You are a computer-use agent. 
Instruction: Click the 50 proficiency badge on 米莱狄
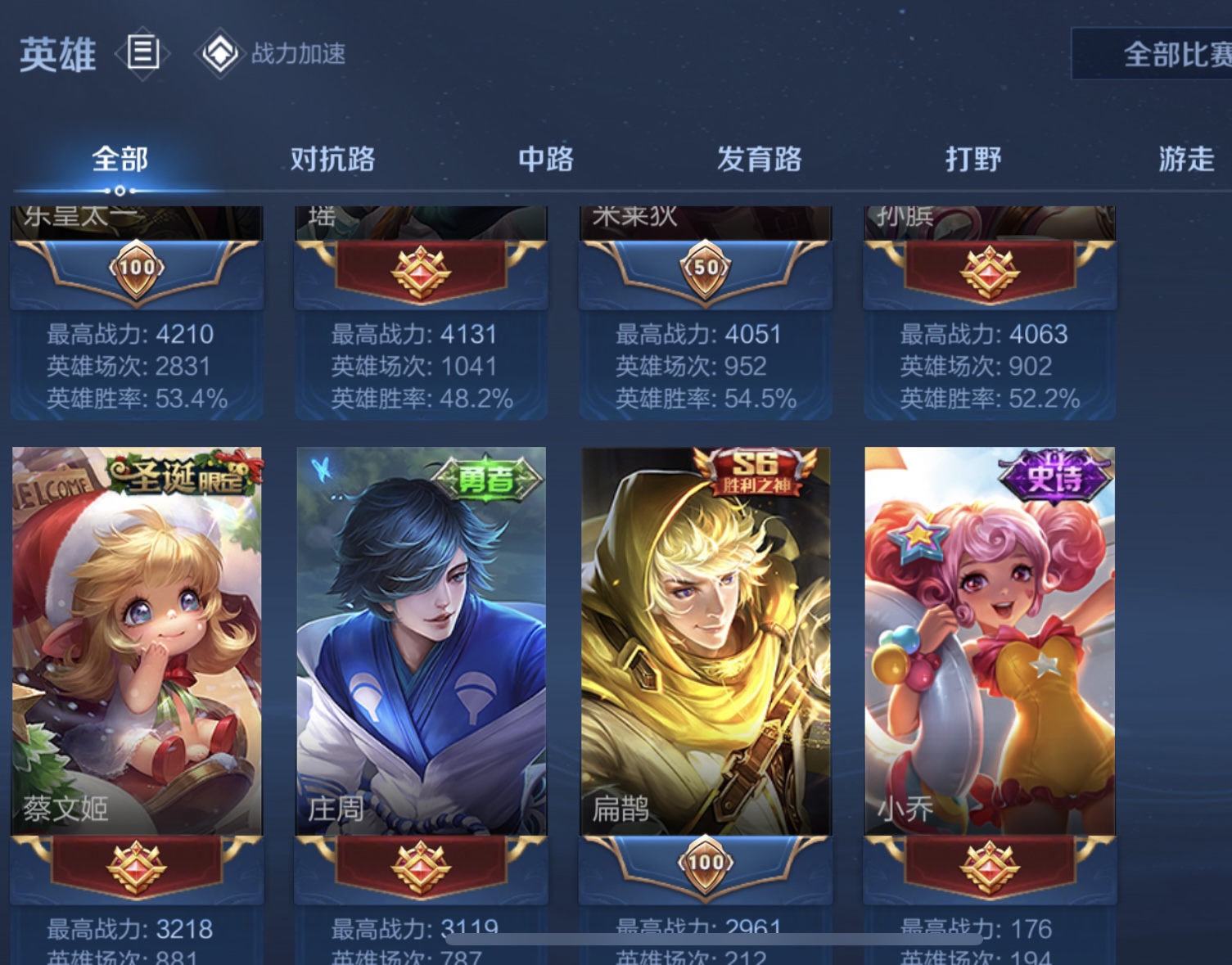[705, 267]
